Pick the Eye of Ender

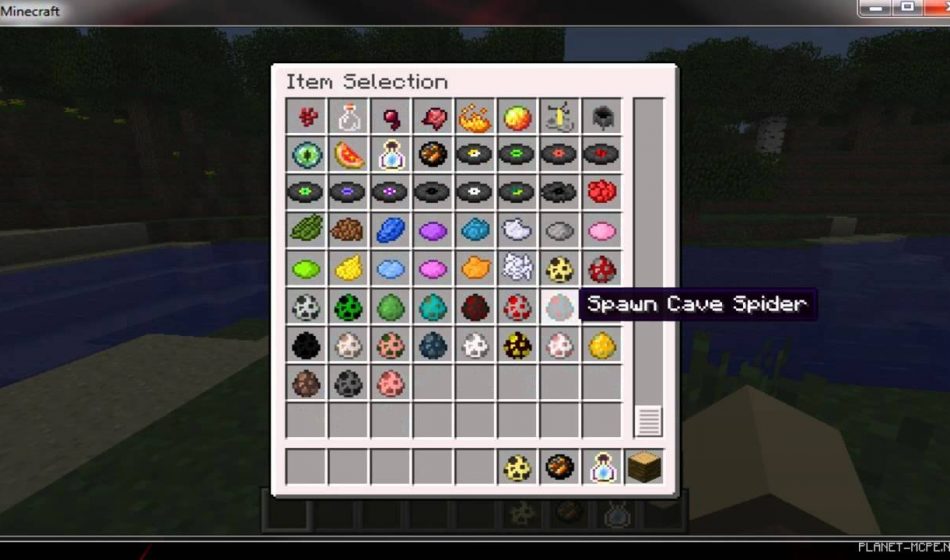point(307,155)
